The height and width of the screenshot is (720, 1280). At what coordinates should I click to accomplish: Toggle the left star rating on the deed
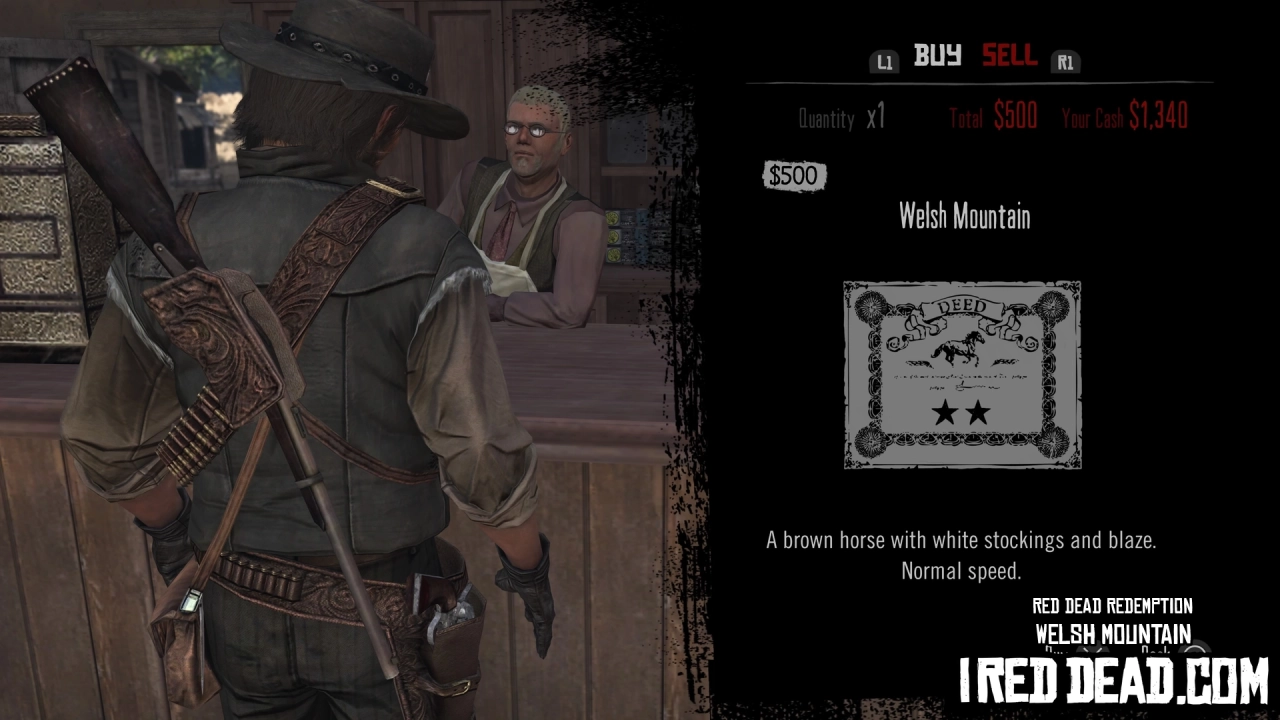tap(946, 410)
